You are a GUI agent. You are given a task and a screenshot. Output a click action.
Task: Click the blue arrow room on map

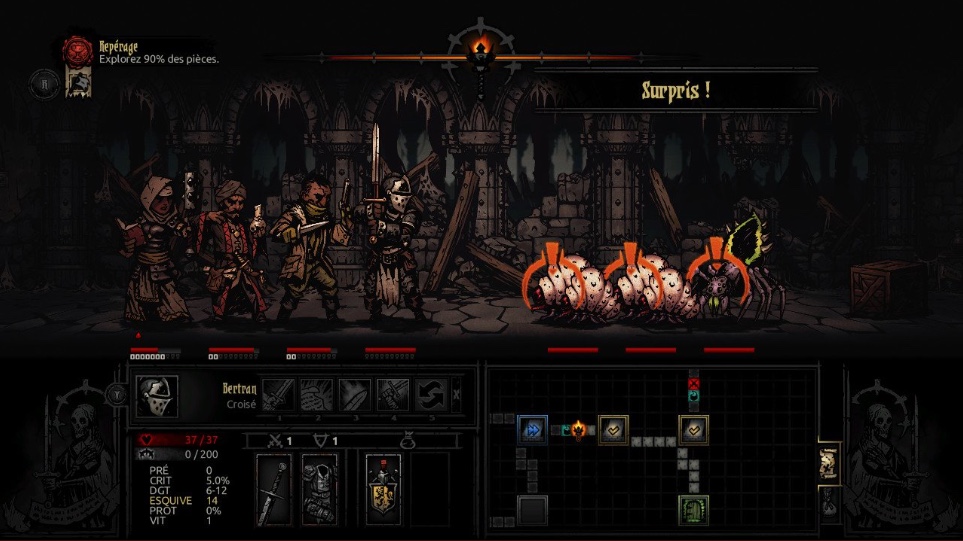(532, 430)
